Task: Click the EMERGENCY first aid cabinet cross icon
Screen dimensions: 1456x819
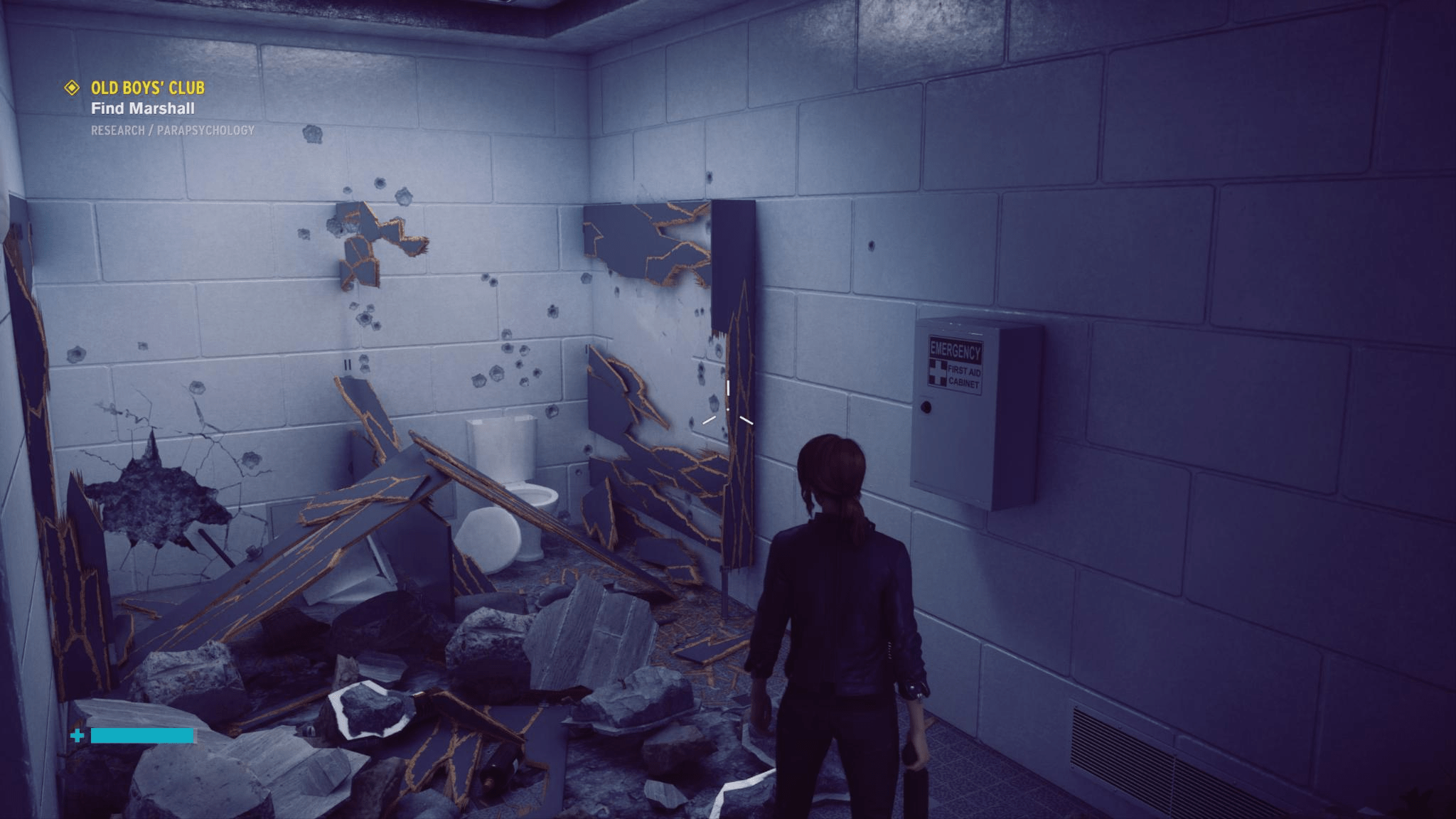Action: 938,373
